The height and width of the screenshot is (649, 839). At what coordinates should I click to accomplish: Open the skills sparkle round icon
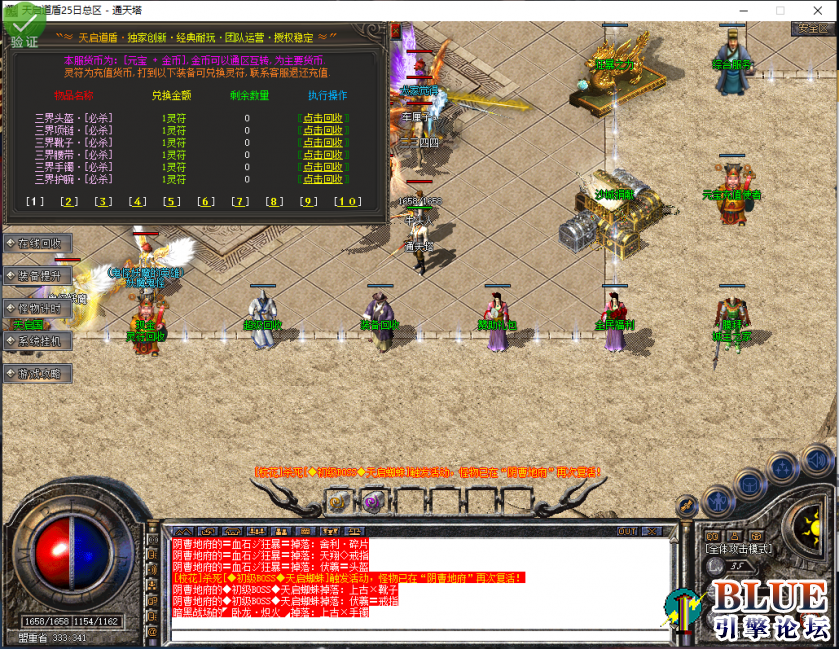pyautogui.click(x=782, y=466)
